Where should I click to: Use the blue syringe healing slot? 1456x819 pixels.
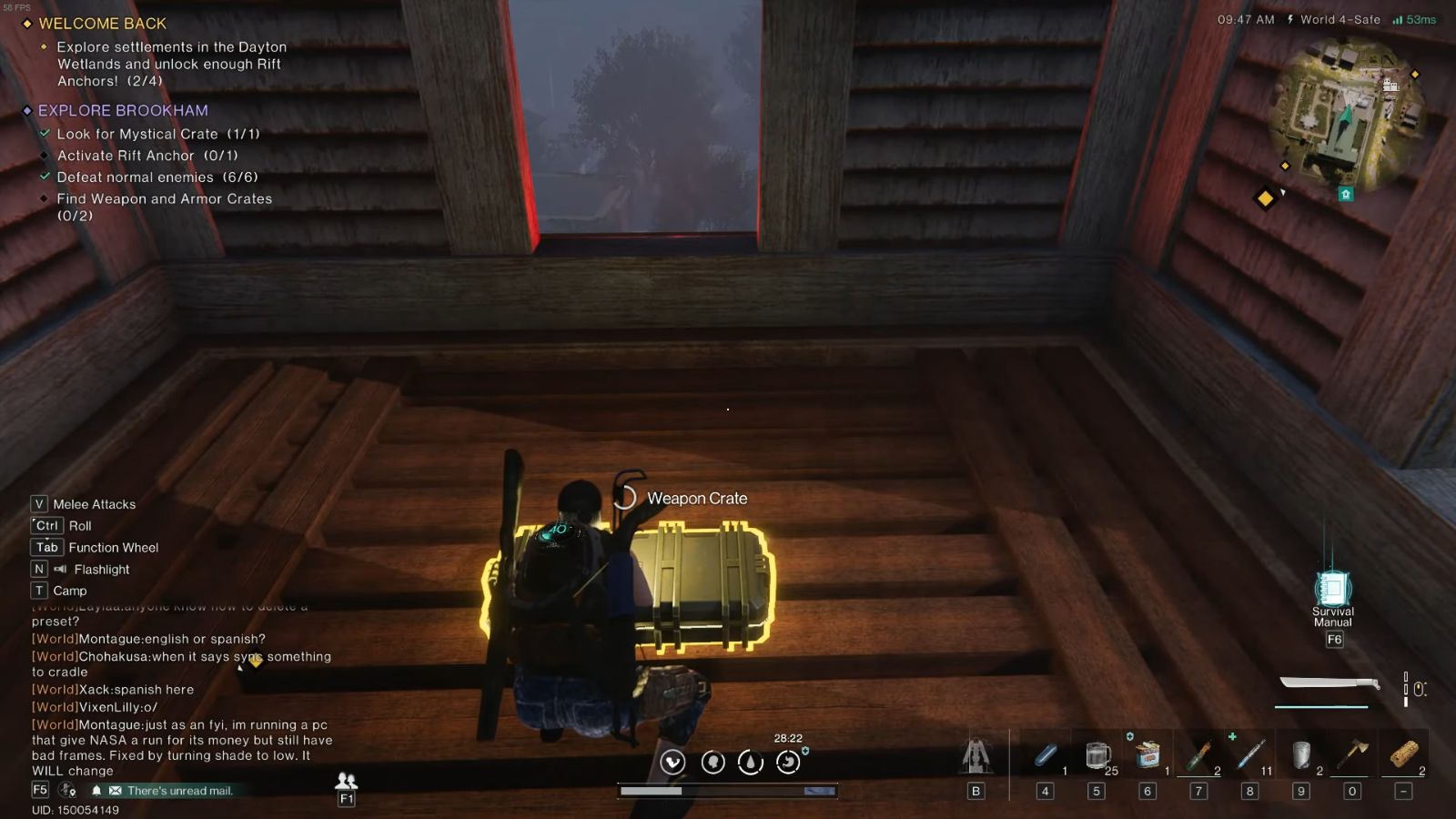(x=1250, y=755)
